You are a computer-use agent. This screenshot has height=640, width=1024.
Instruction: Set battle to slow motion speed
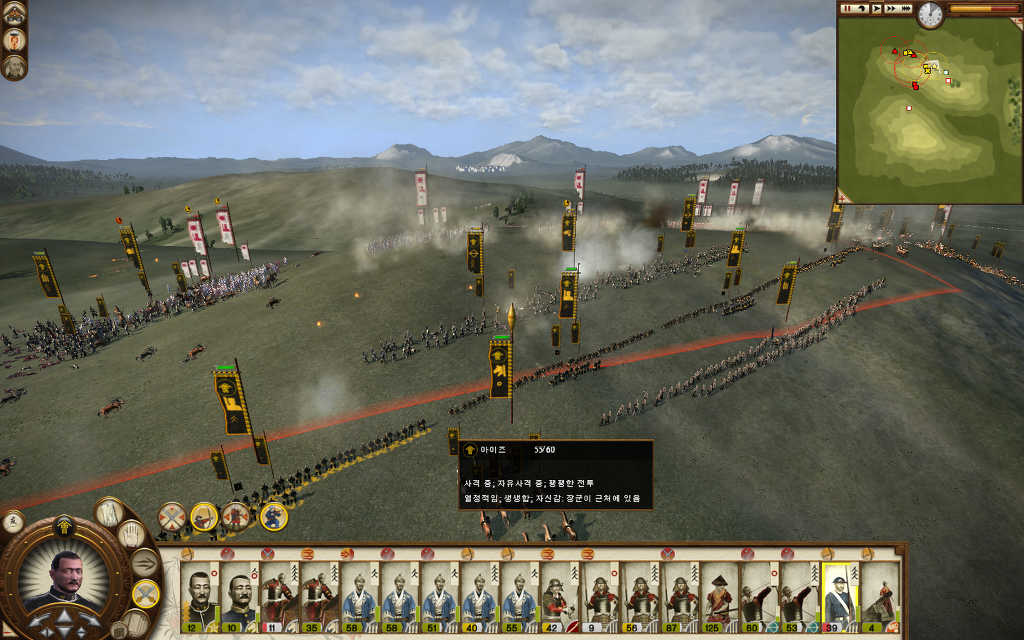tap(862, 8)
